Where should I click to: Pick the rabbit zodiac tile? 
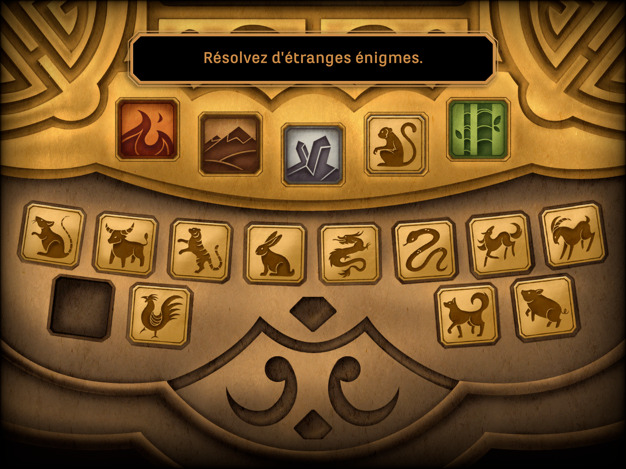pyautogui.click(x=275, y=254)
